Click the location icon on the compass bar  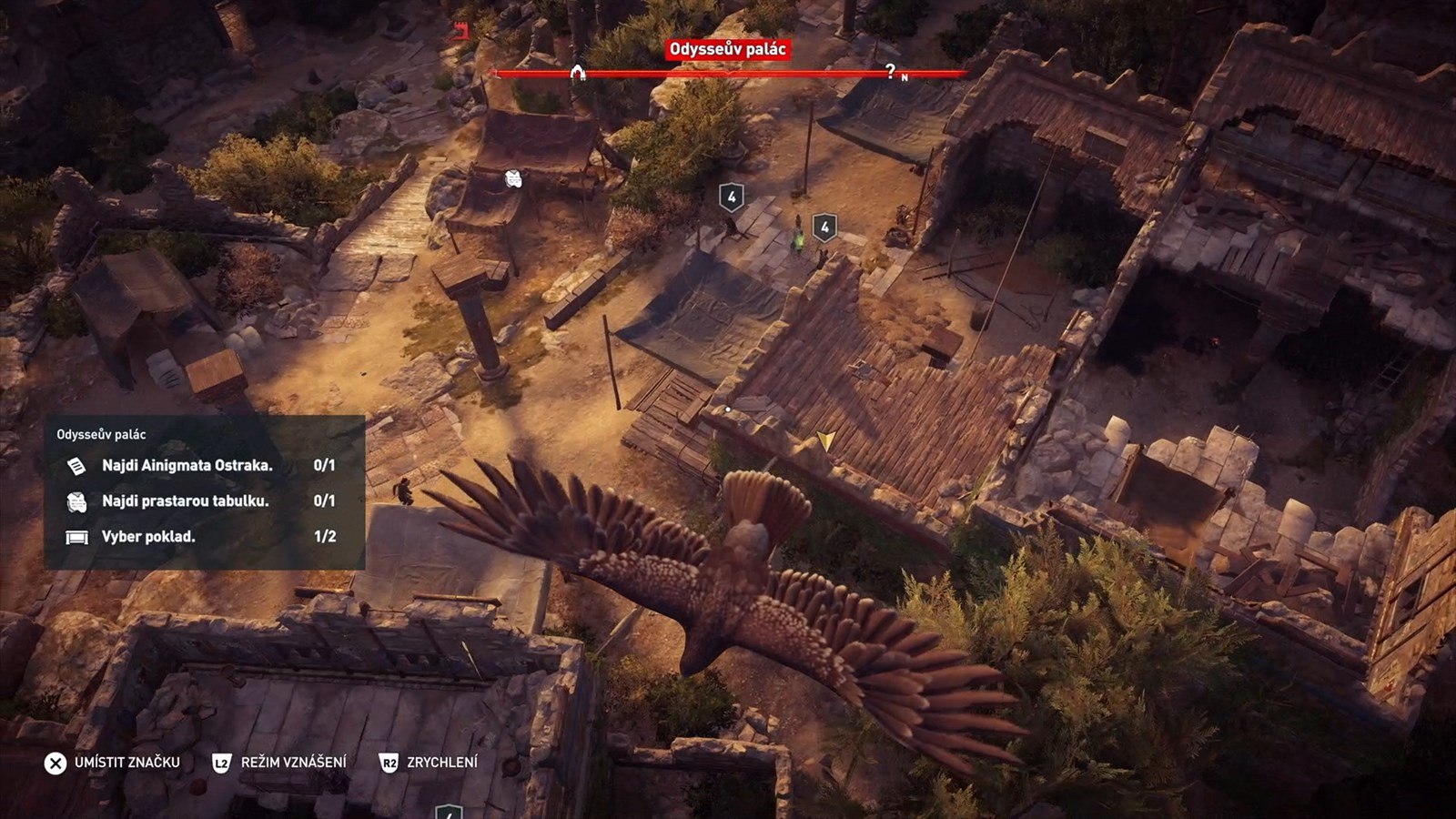click(x=577, y=72)
